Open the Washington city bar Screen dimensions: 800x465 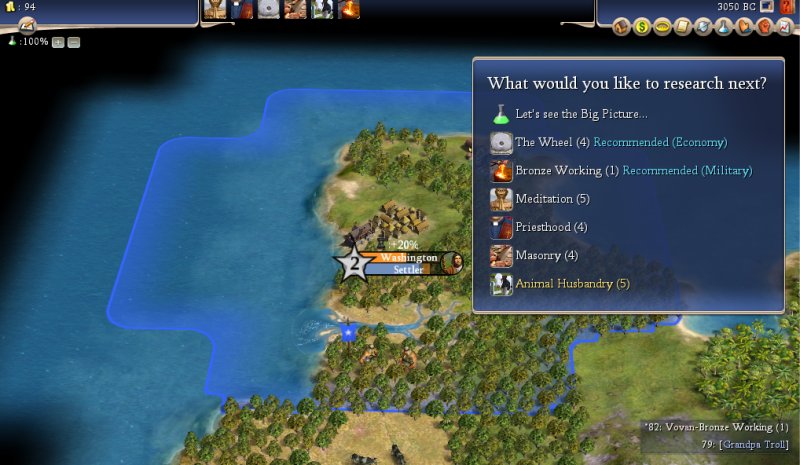(409, 258)
